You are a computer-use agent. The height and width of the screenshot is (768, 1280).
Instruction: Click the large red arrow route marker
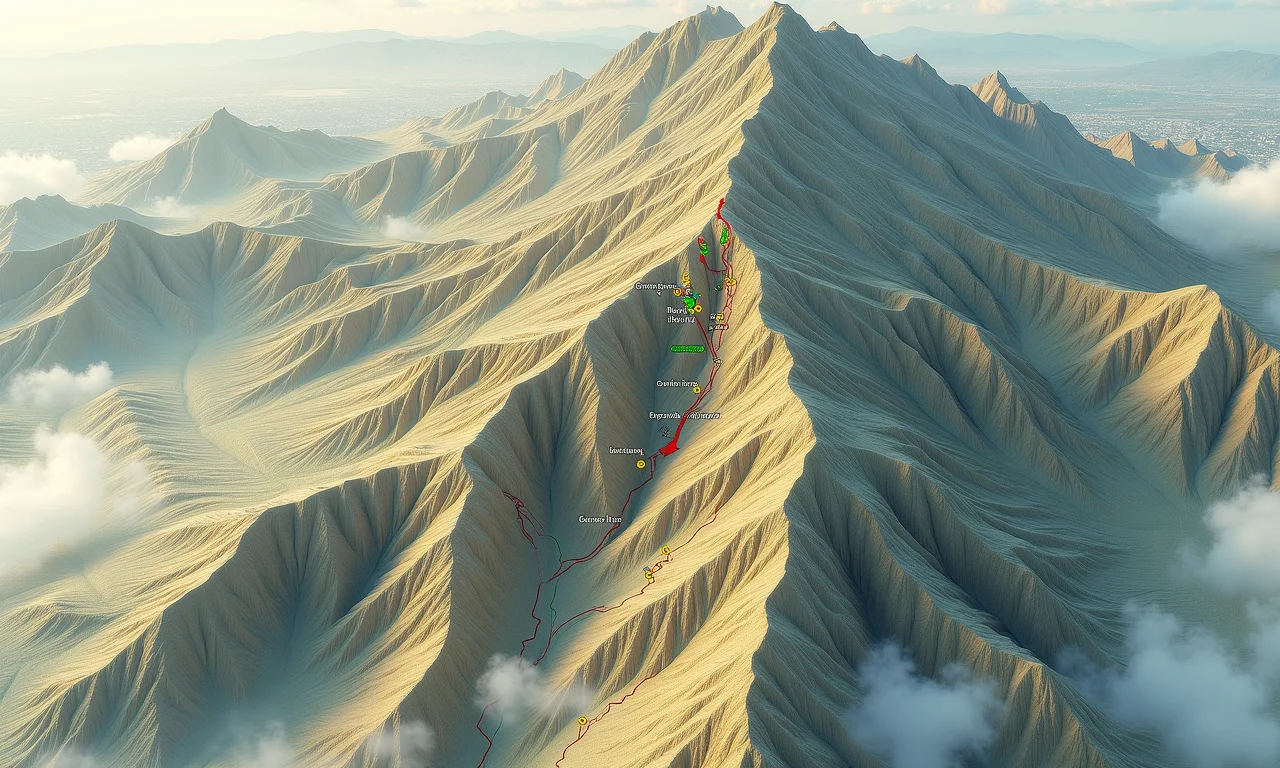click(670, 449)
